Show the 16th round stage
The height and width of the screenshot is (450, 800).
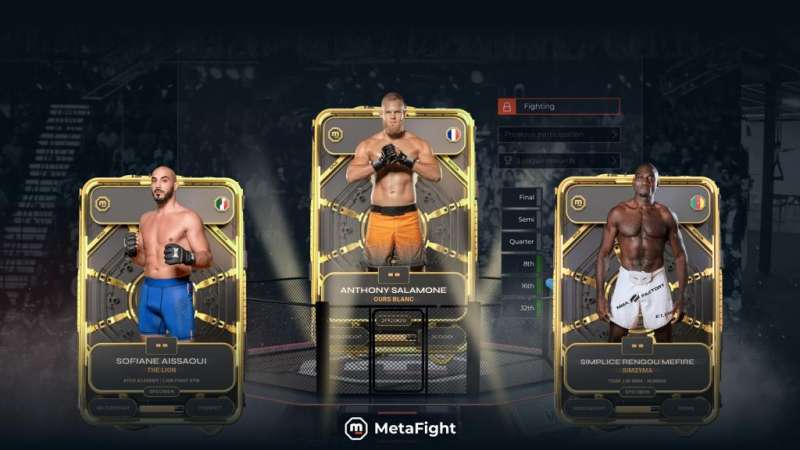pyautogui.click(x=522, y=286)
